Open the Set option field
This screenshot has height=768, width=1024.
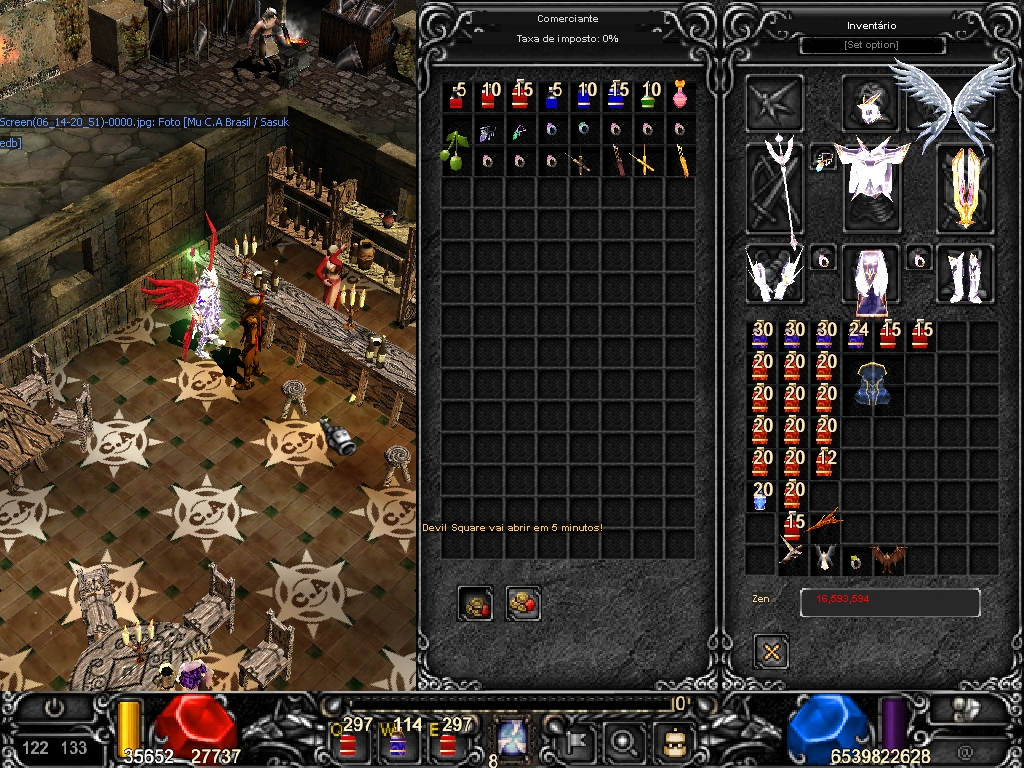coord(872,46)
